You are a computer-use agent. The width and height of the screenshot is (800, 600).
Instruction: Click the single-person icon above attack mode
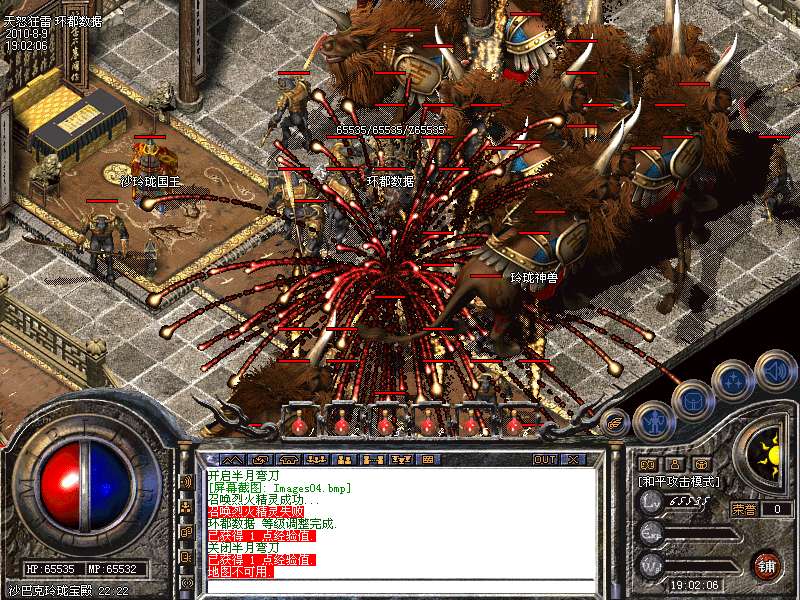(675, 464)
